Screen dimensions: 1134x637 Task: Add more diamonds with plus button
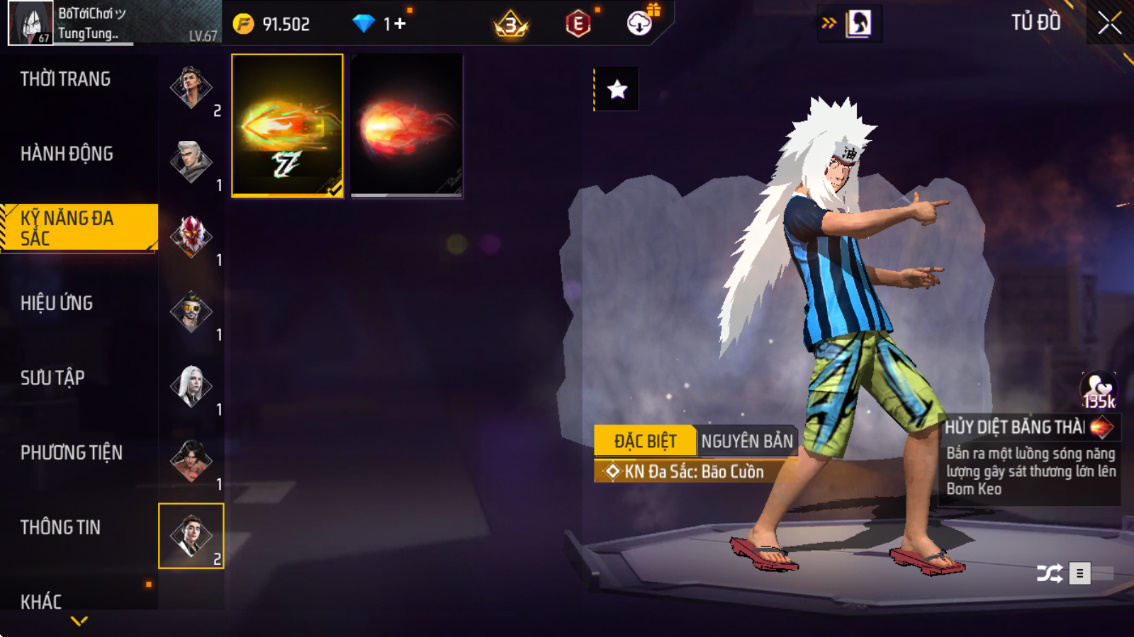399,24
